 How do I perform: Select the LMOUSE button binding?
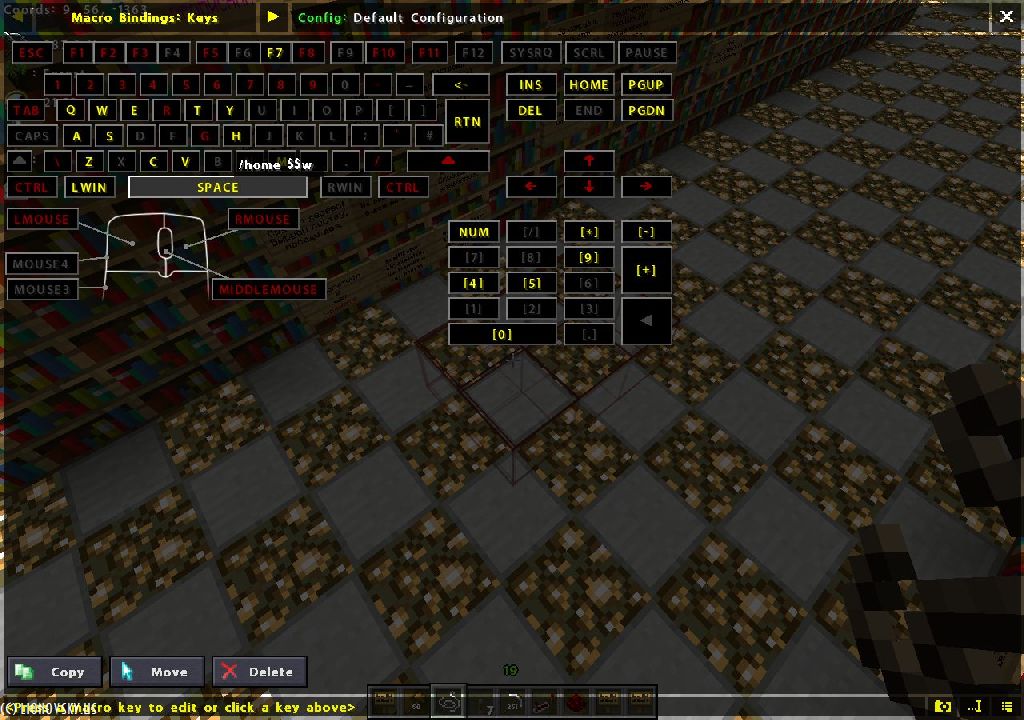(42, 219)
